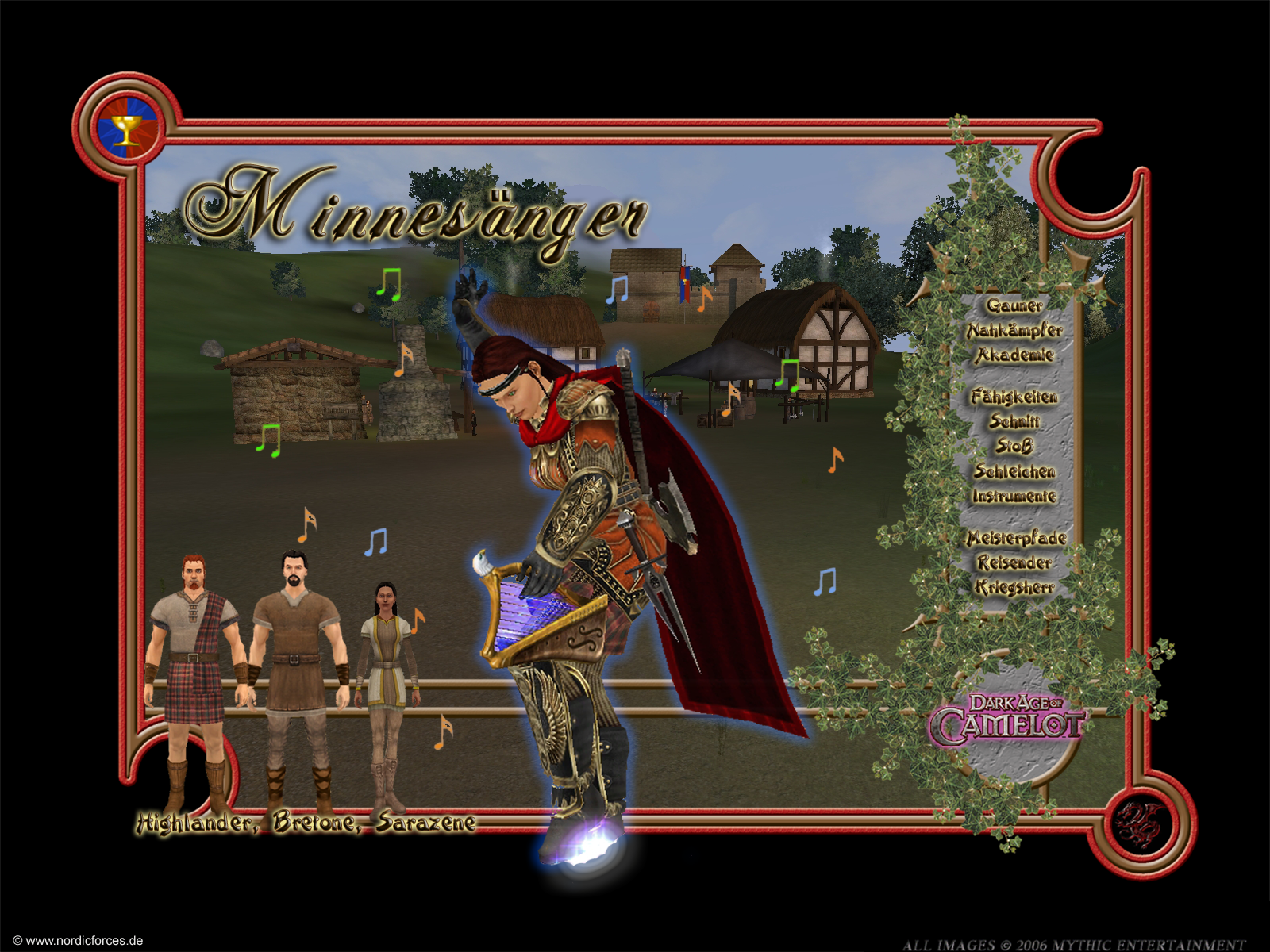Open the Gauner menu entry
Image resolution: width=1270 pixels, height=952 pixels.
tap(1014, 305)
